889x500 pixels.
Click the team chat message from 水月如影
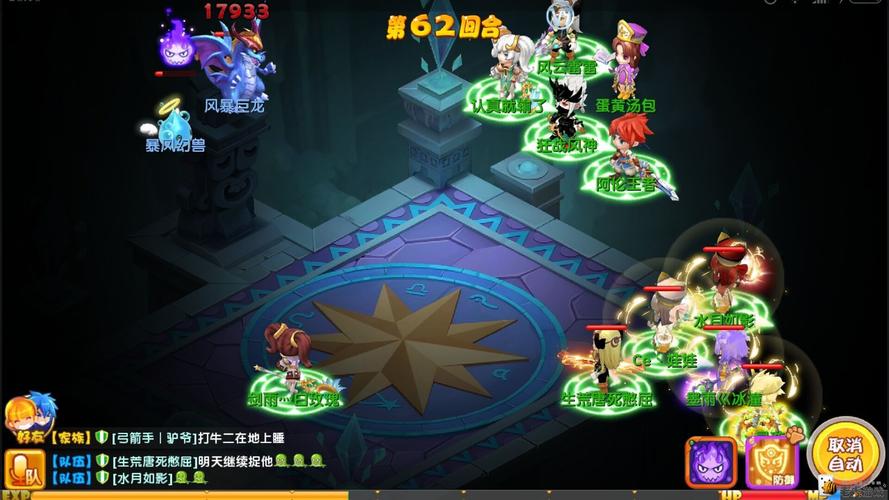[150, 478]
